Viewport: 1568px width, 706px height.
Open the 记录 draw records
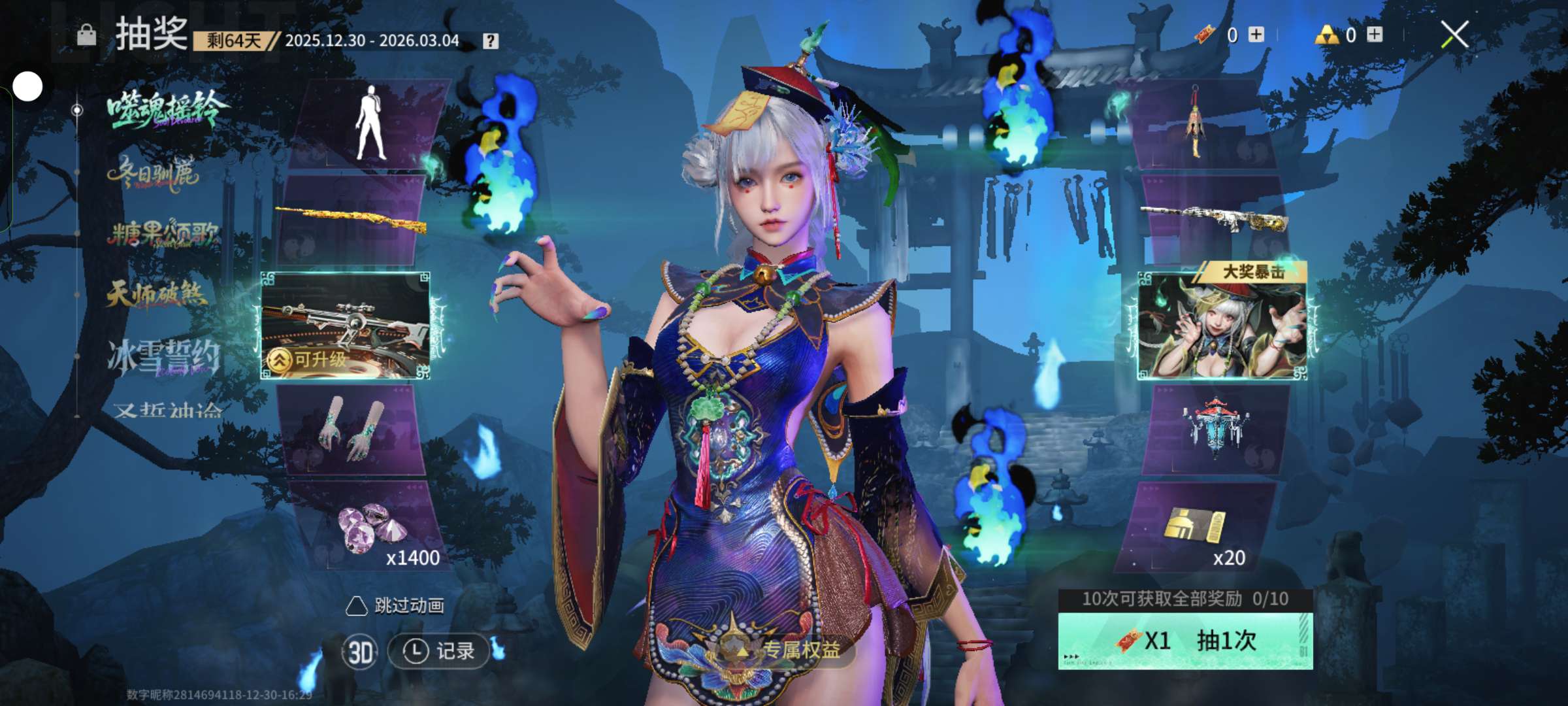pyautogui.click(x=438, y=651)
